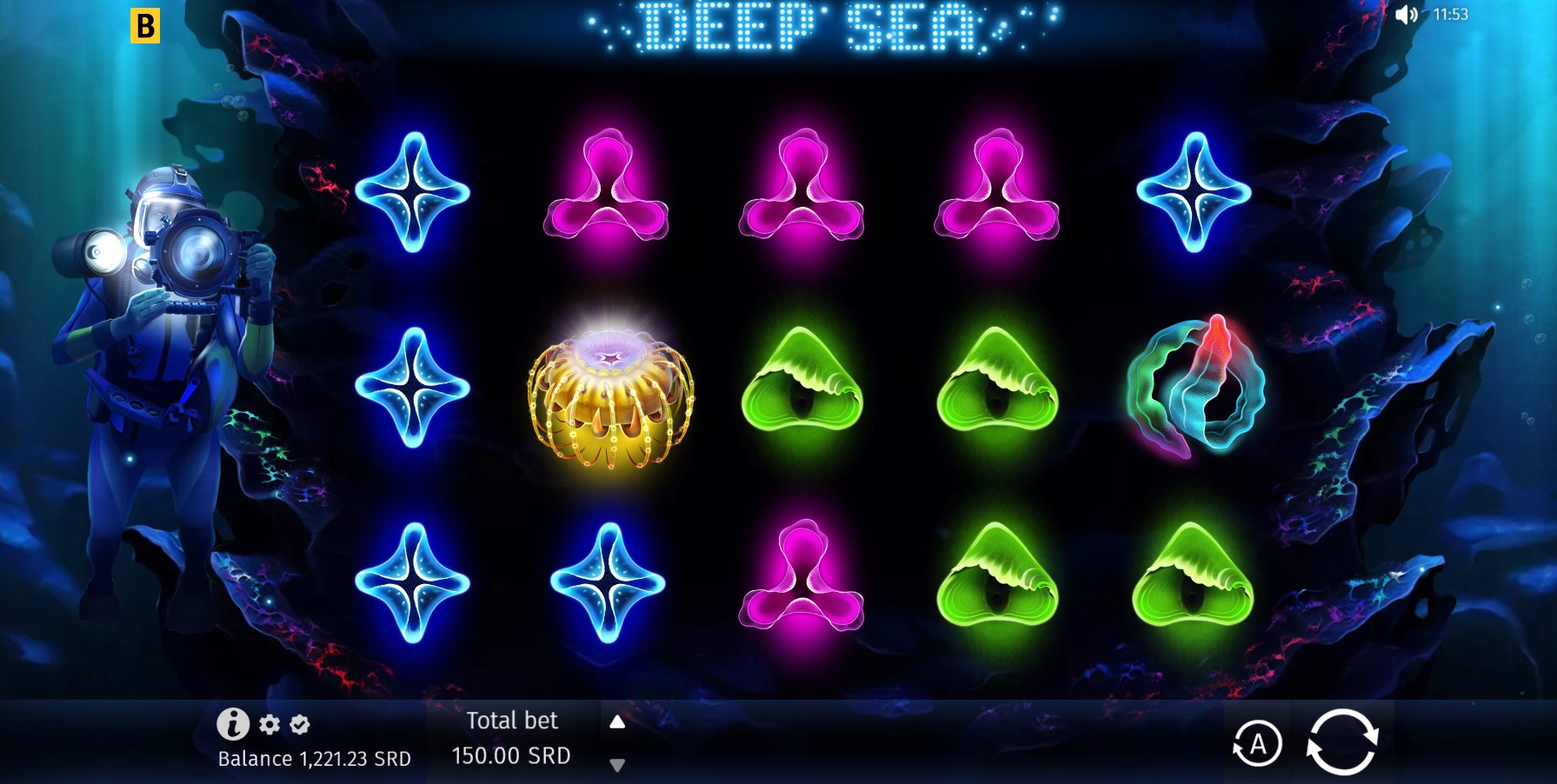Increase the total bet with up arrow
1557x784 pixels.
[617, 721]
